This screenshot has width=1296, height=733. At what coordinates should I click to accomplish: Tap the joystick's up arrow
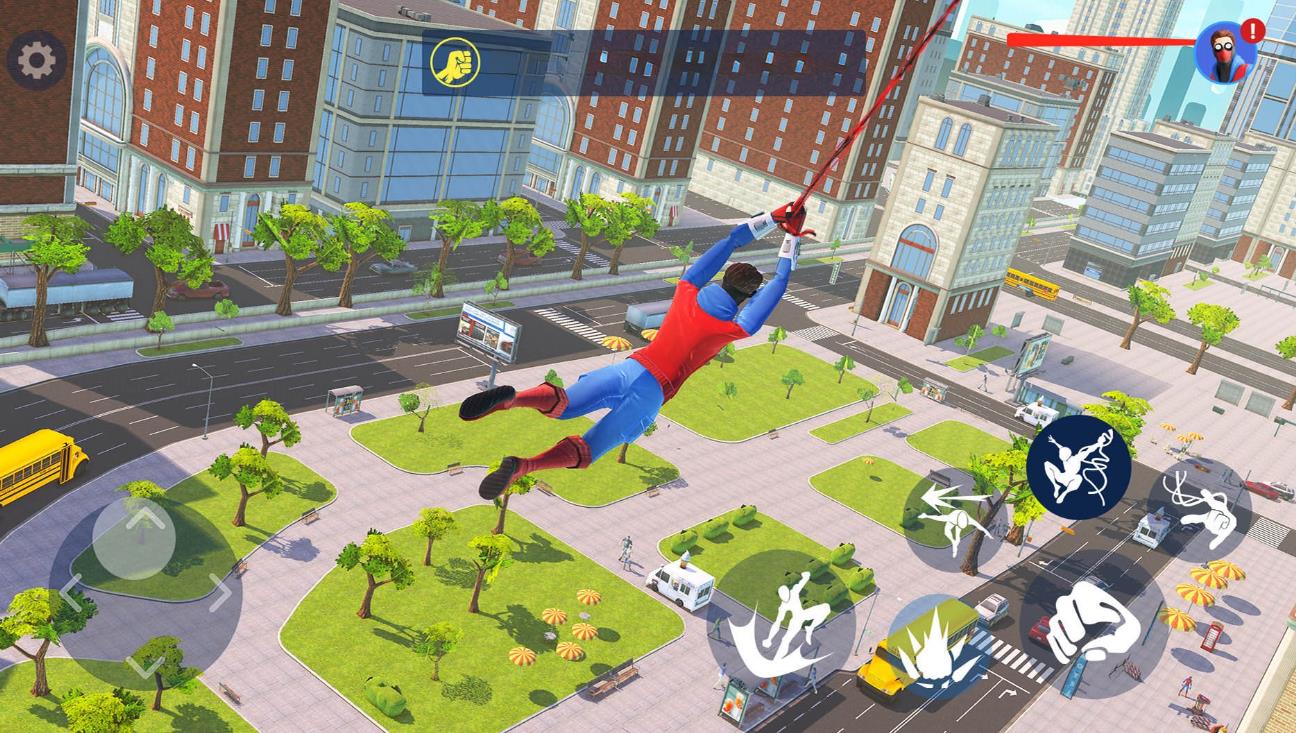click(x=143, y=518)
